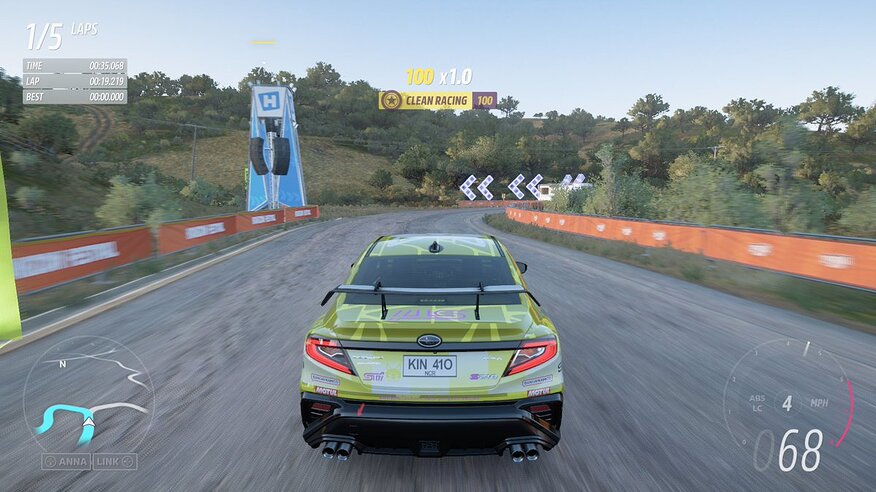876x492 pixels.
Task: Open the circular minimap
Action: [x=88, y=394]
